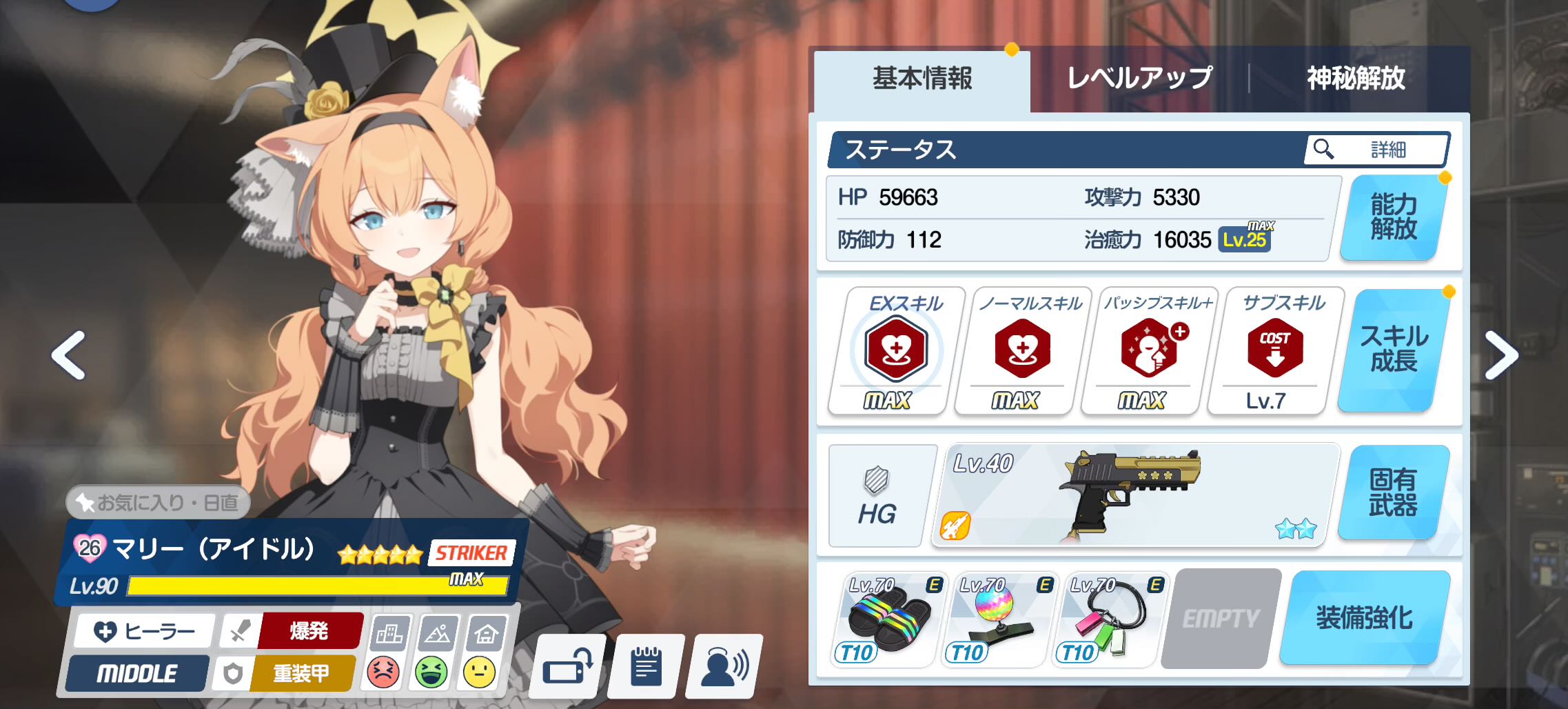Screen dimensions: 1568x709
Task: Open the 固有武器 weapon screen
Action: 1393,492
